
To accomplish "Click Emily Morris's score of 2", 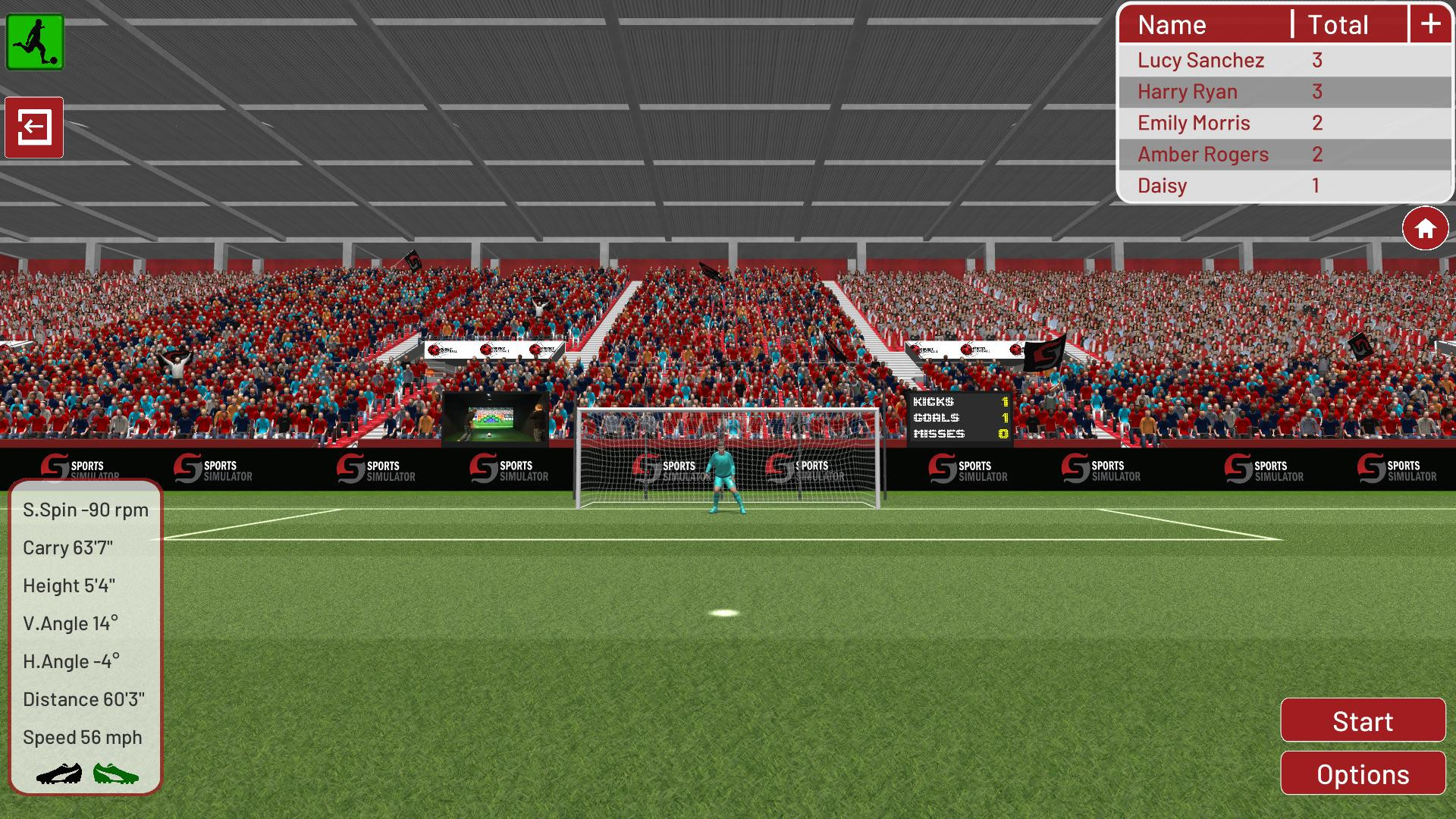I will click(1316, 122).
